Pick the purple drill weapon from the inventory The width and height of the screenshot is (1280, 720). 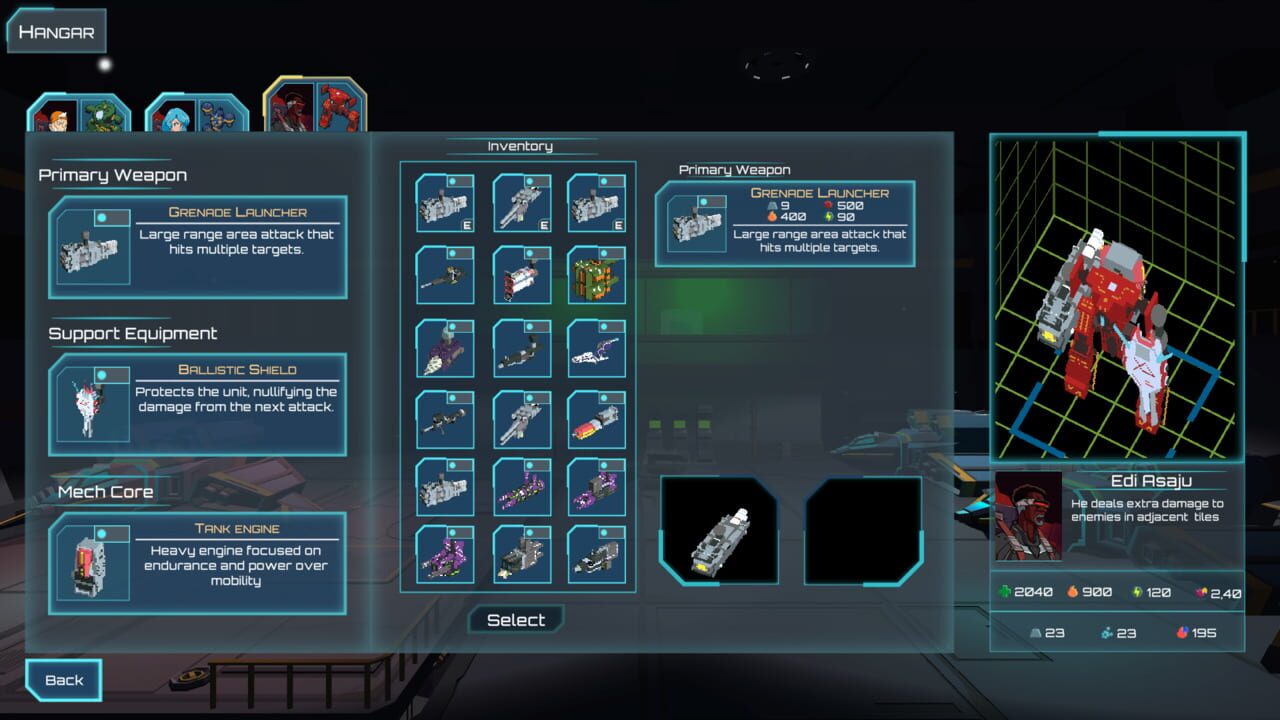tap(445, 348)
